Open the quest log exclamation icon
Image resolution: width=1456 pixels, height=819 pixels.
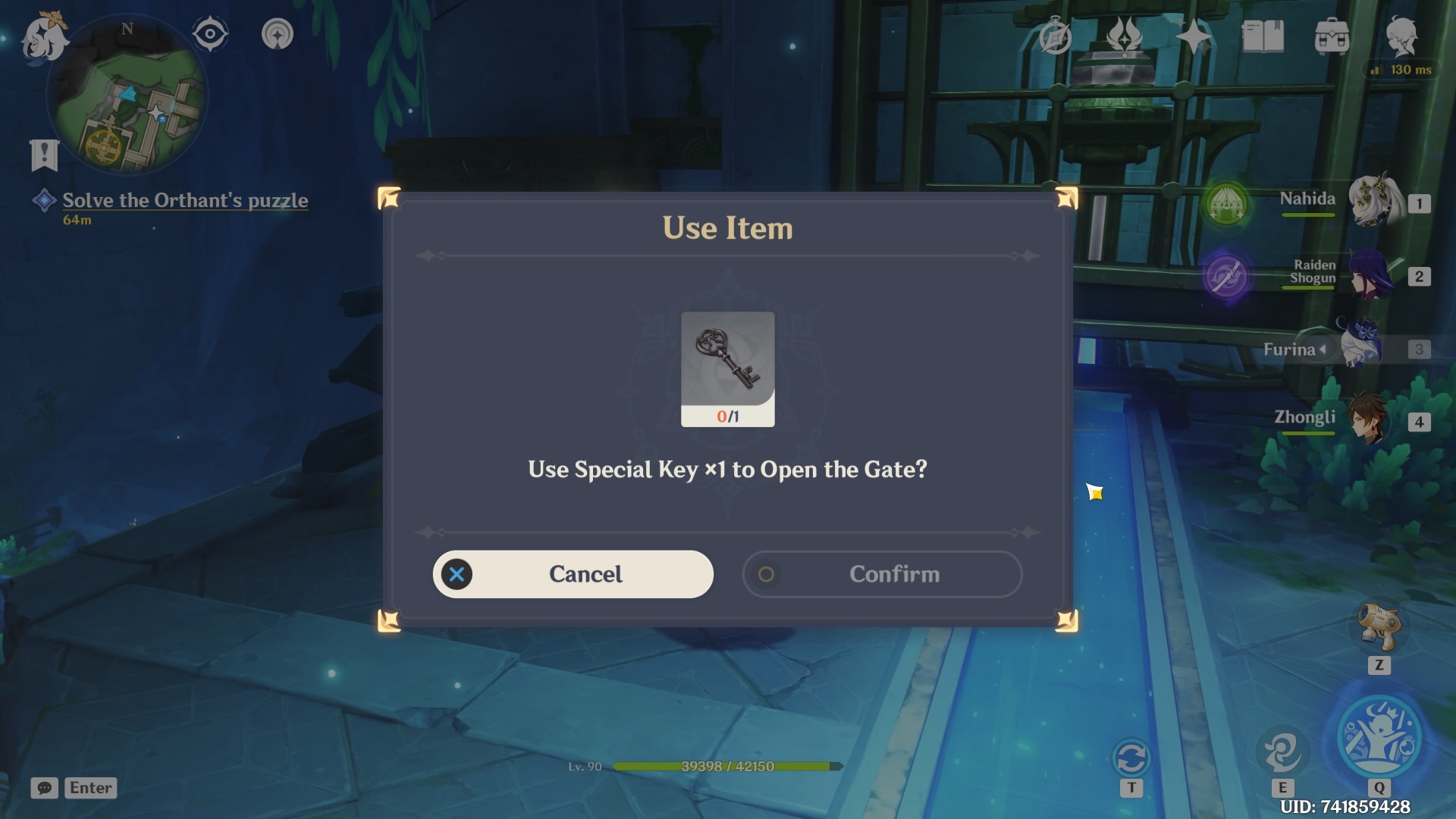44,155
